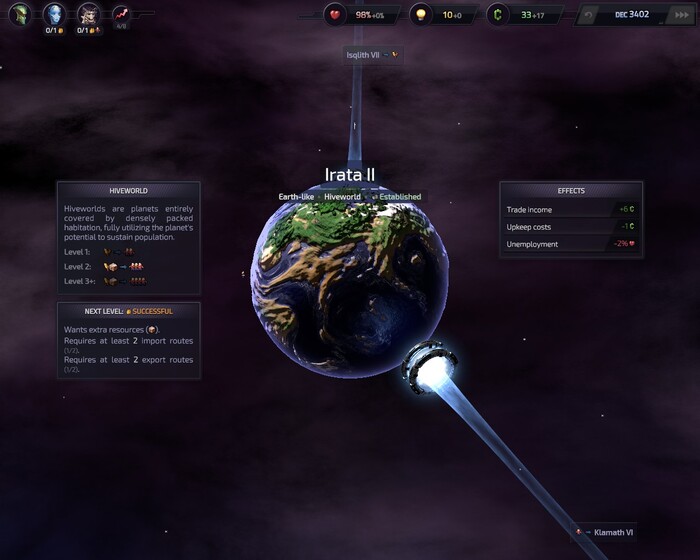Open the lightbulb science icon
This screenshot has width=700, height=560.
click(x=421, y=15)
